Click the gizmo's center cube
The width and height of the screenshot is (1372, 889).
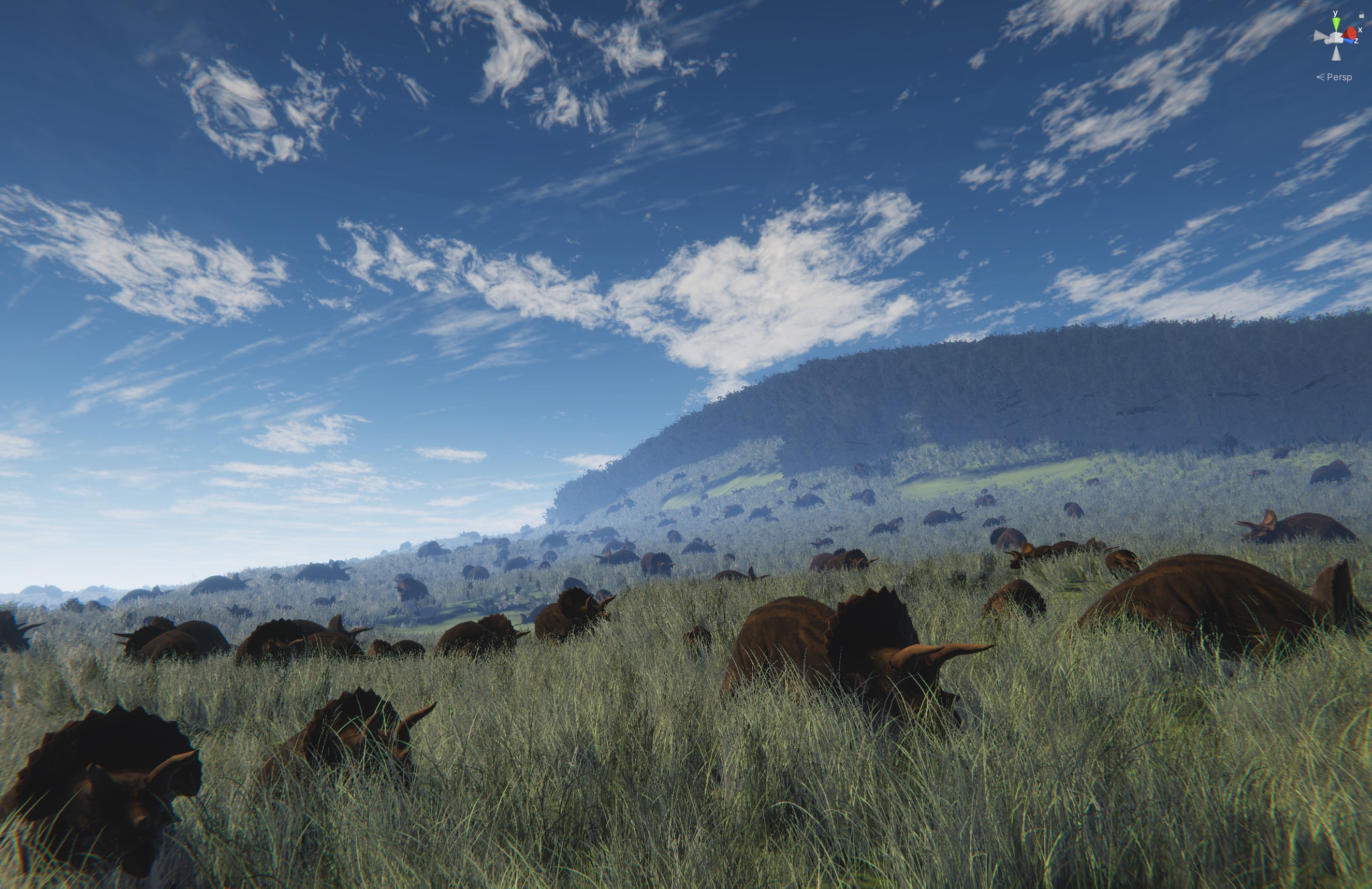point(1337,38)
